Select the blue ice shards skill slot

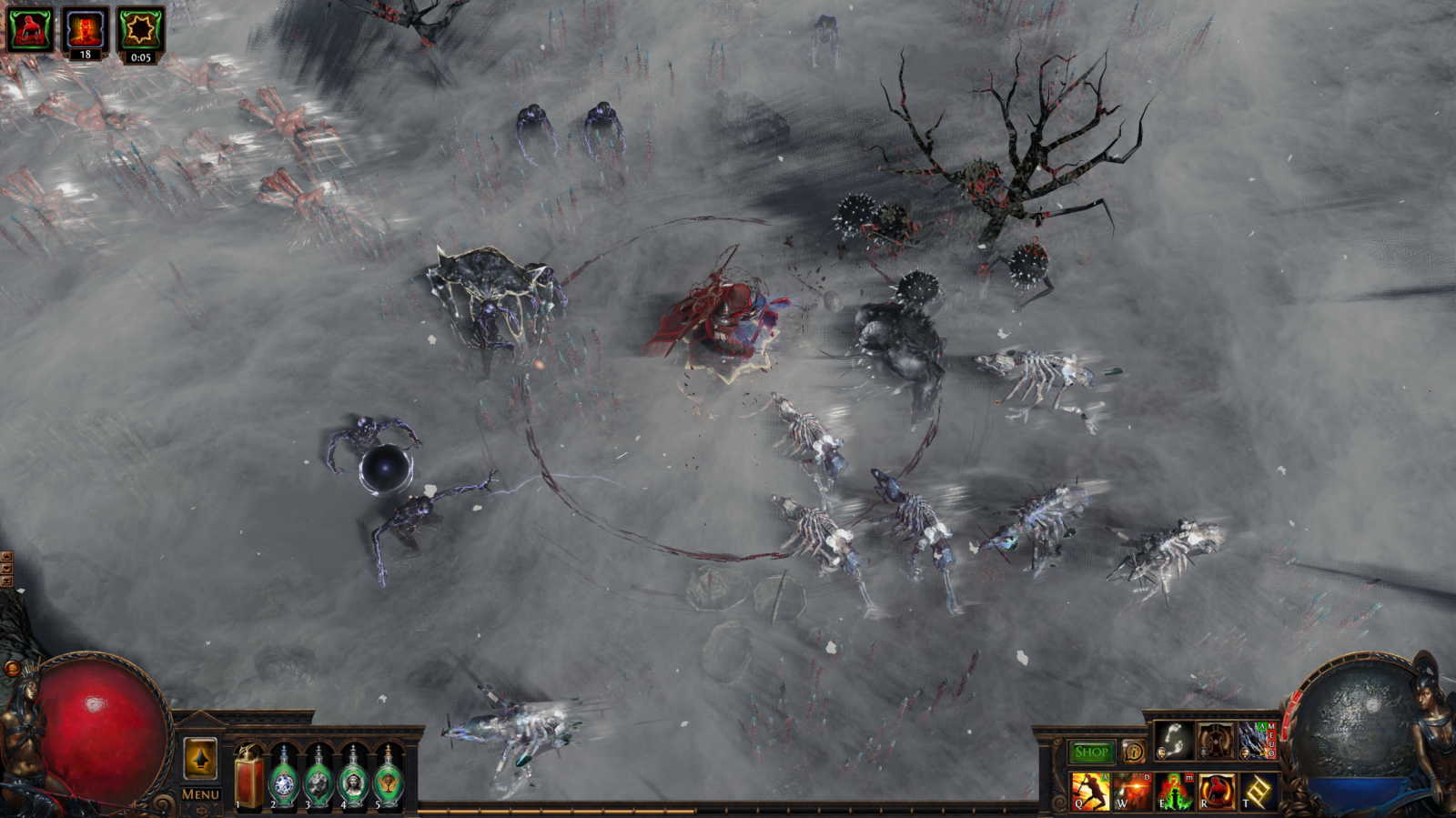tap(1257, 741)
